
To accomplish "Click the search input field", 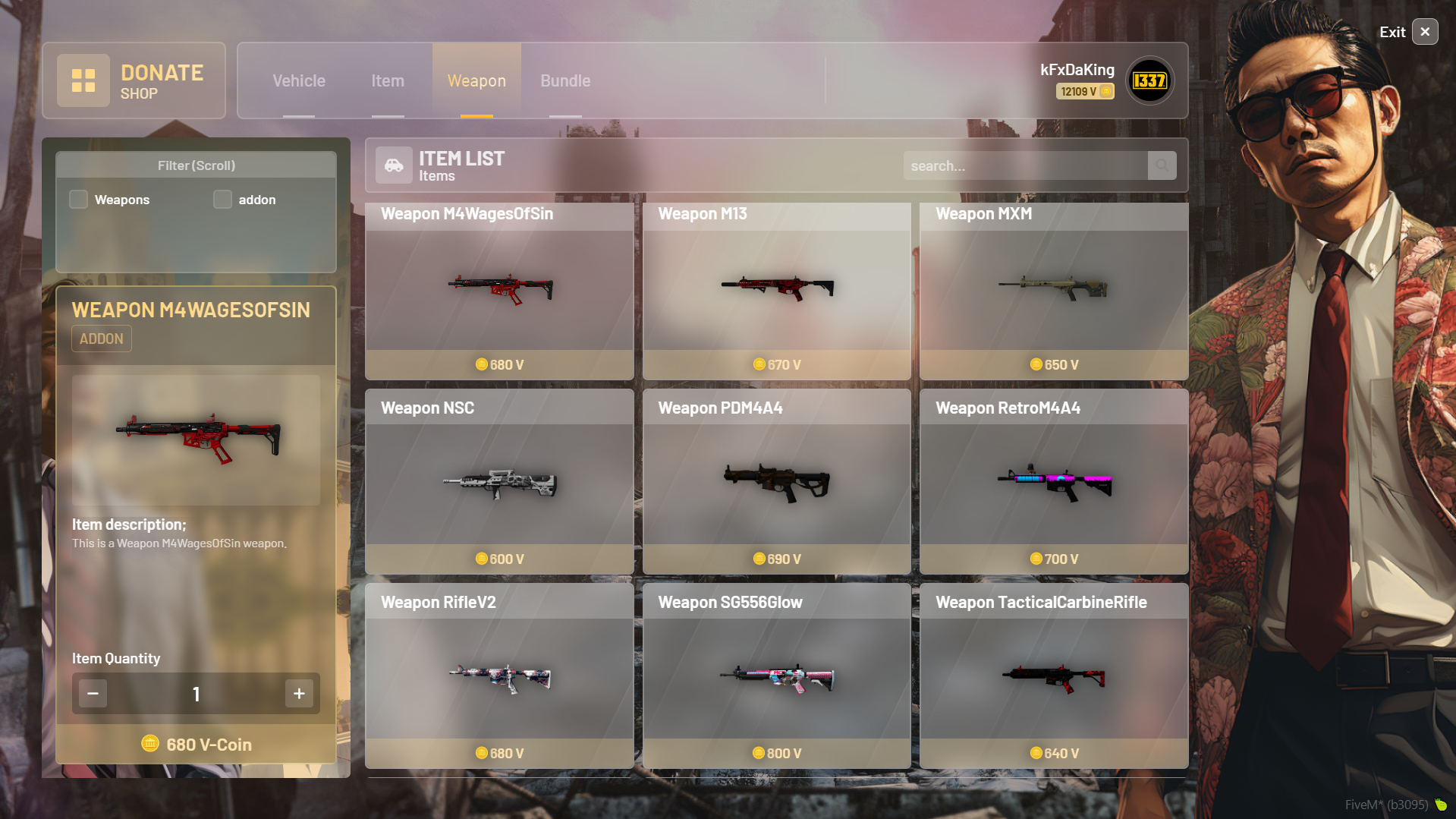I will [x=1024, y=165].
